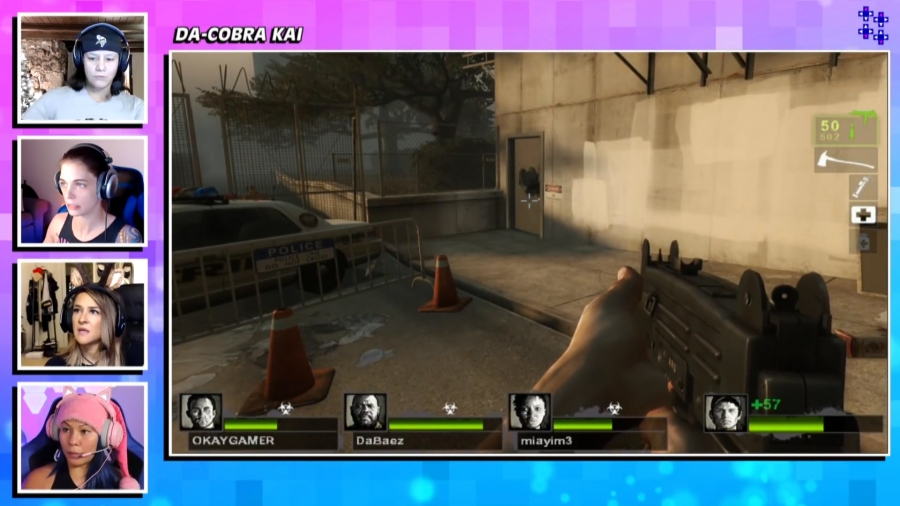
Task: Select the pain pills slot
Action: point(863,241)
